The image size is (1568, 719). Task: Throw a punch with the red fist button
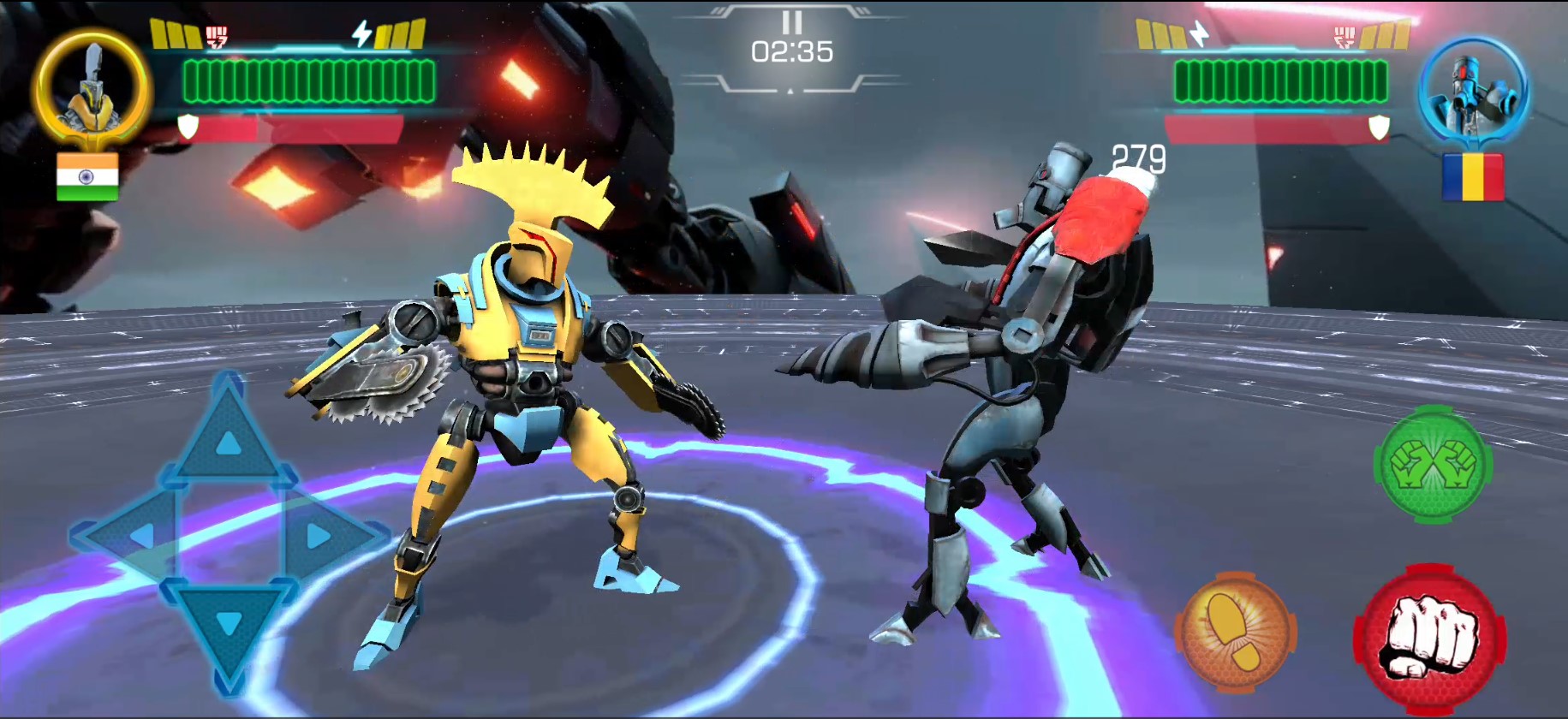pos(1430,639)
